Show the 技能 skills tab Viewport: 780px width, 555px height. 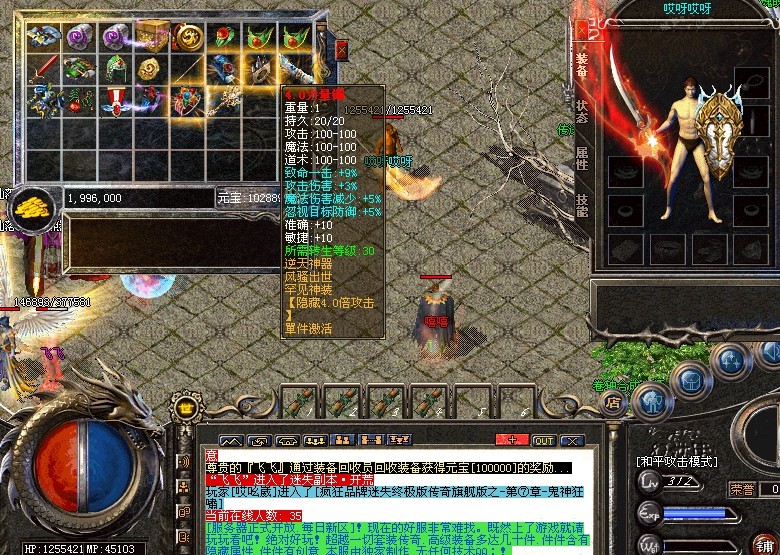(581, 205)
